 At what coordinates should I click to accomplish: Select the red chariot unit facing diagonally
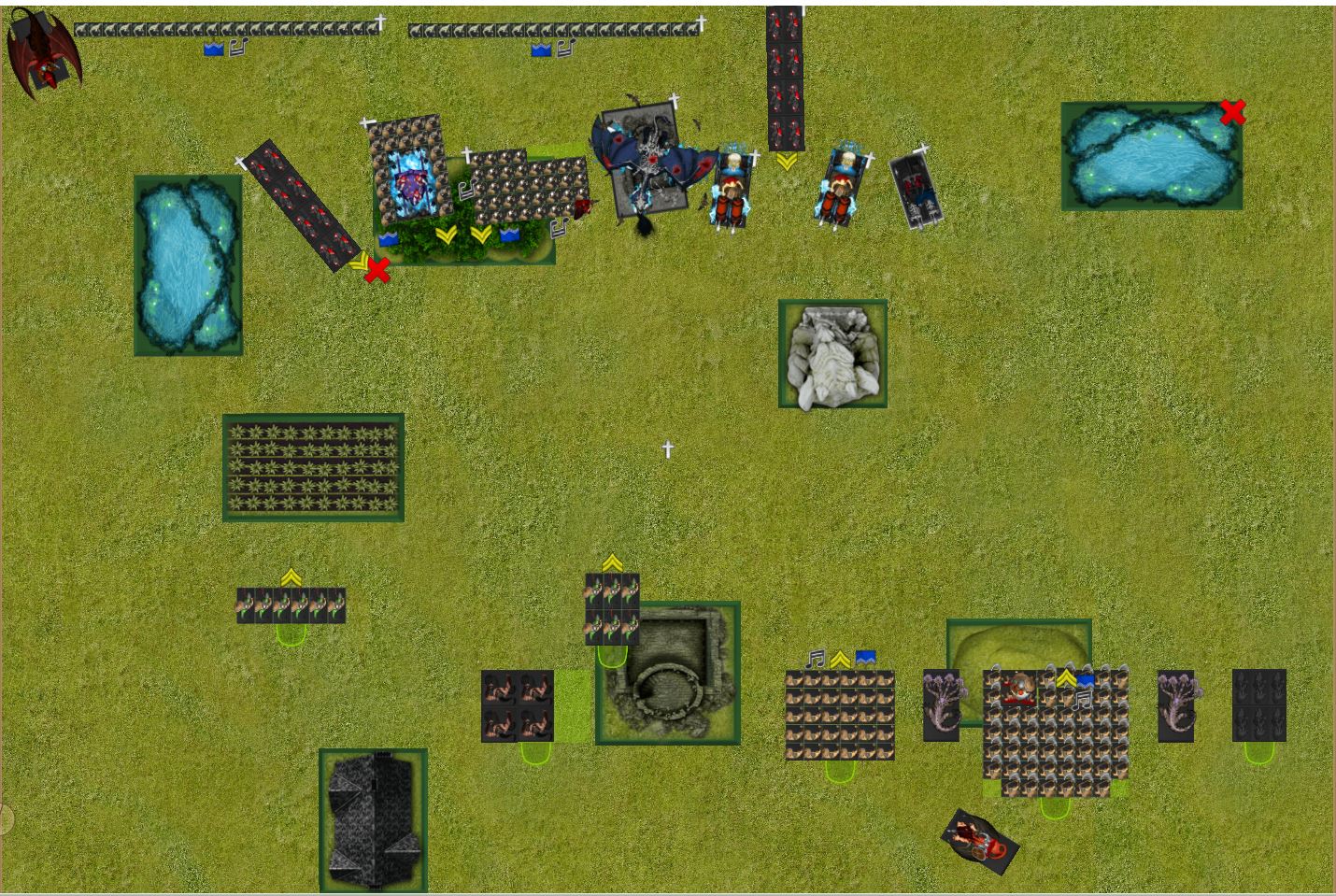(x=979, y=839)
